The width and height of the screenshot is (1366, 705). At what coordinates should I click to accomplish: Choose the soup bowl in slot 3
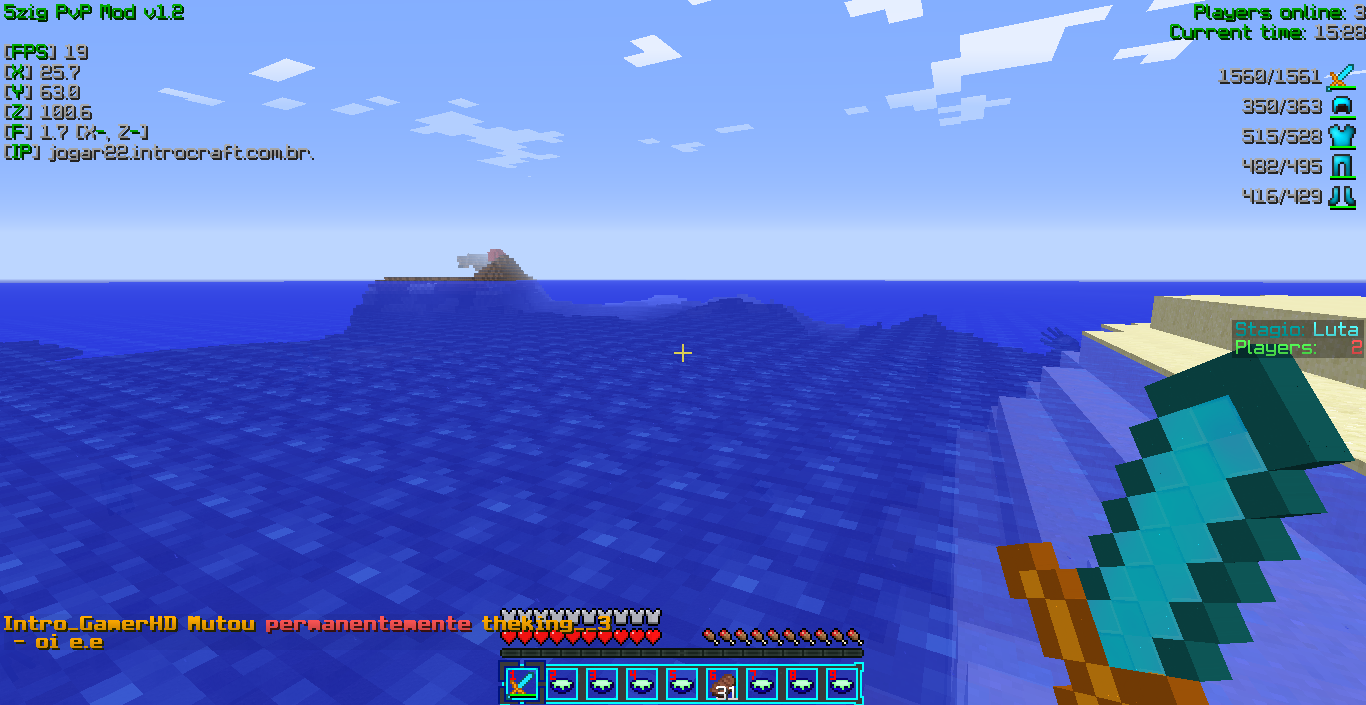tap(602, 684)
